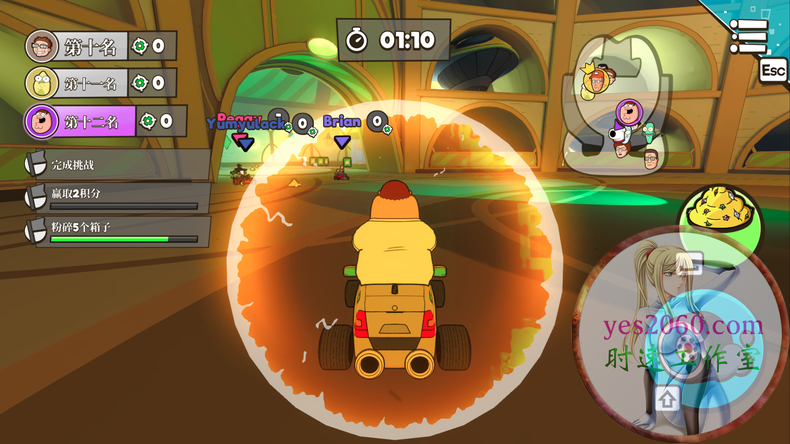Open the 完成挑战 challenge tracker
The height and width of the screenshot is (444, 790).
[116, 165]
